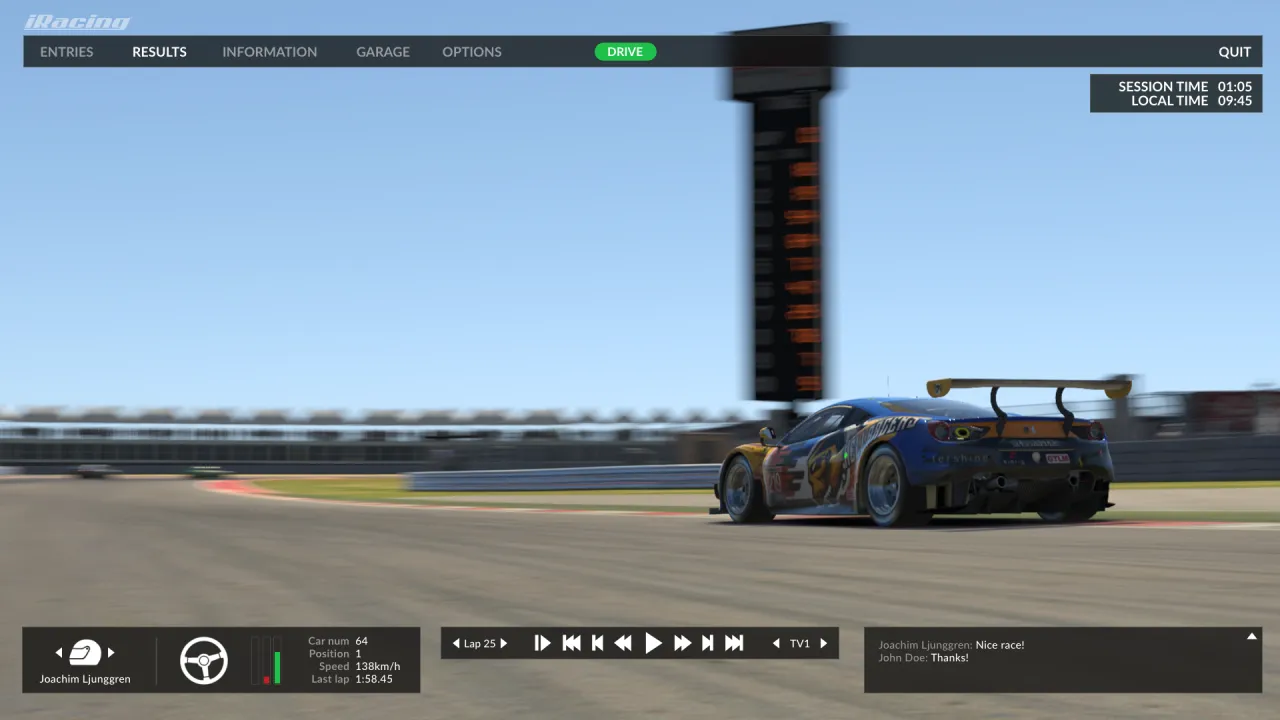Switch to the next camera after TV1
Image resolution: width=1280 pixels, height=720 pixels.
coord(824,643)
